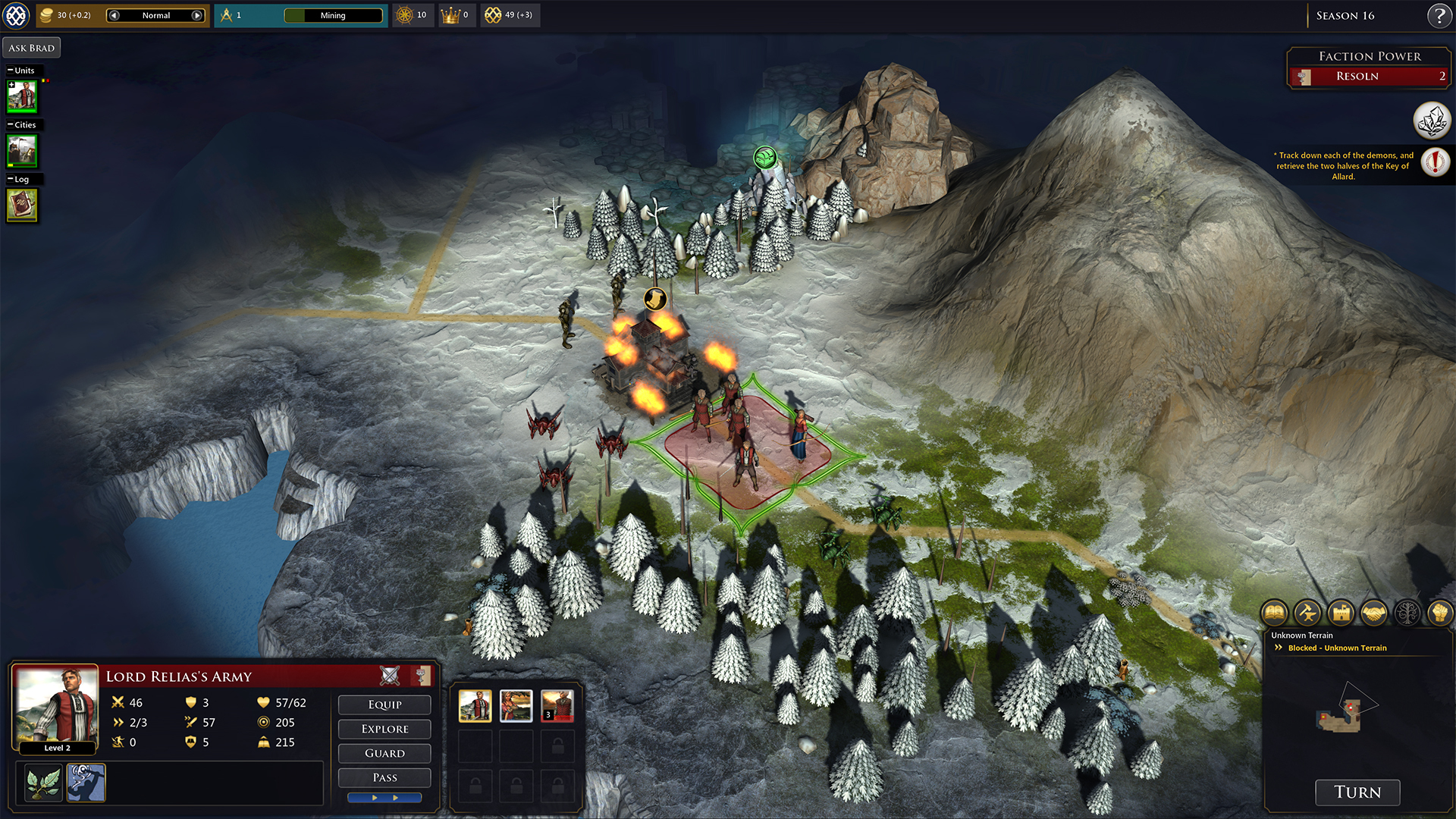End the current turn with Turn button

[1357, 792]
